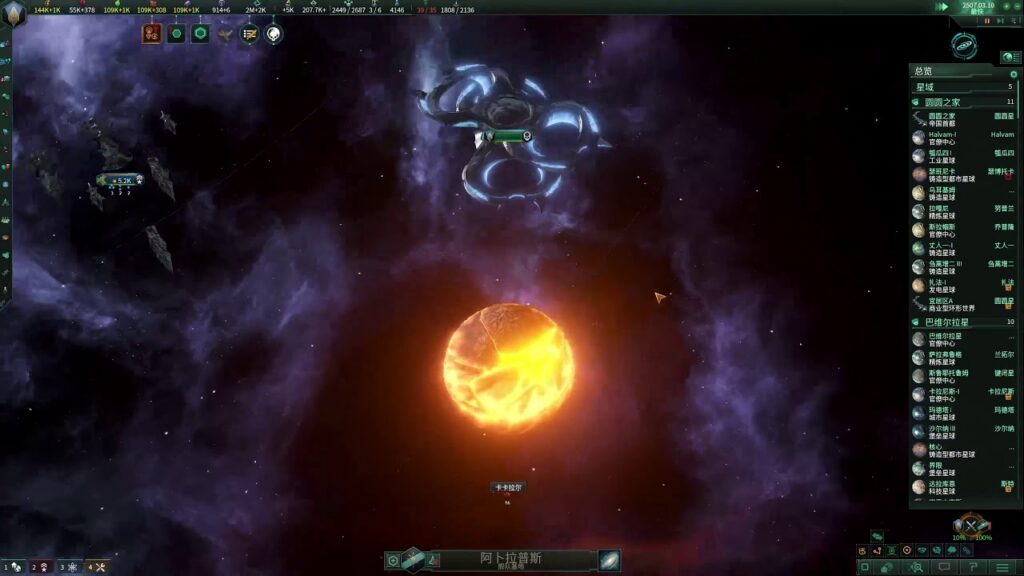Open the empire flag emblem menu
This screenshot has width=1024, height=576.
(14, 14)
